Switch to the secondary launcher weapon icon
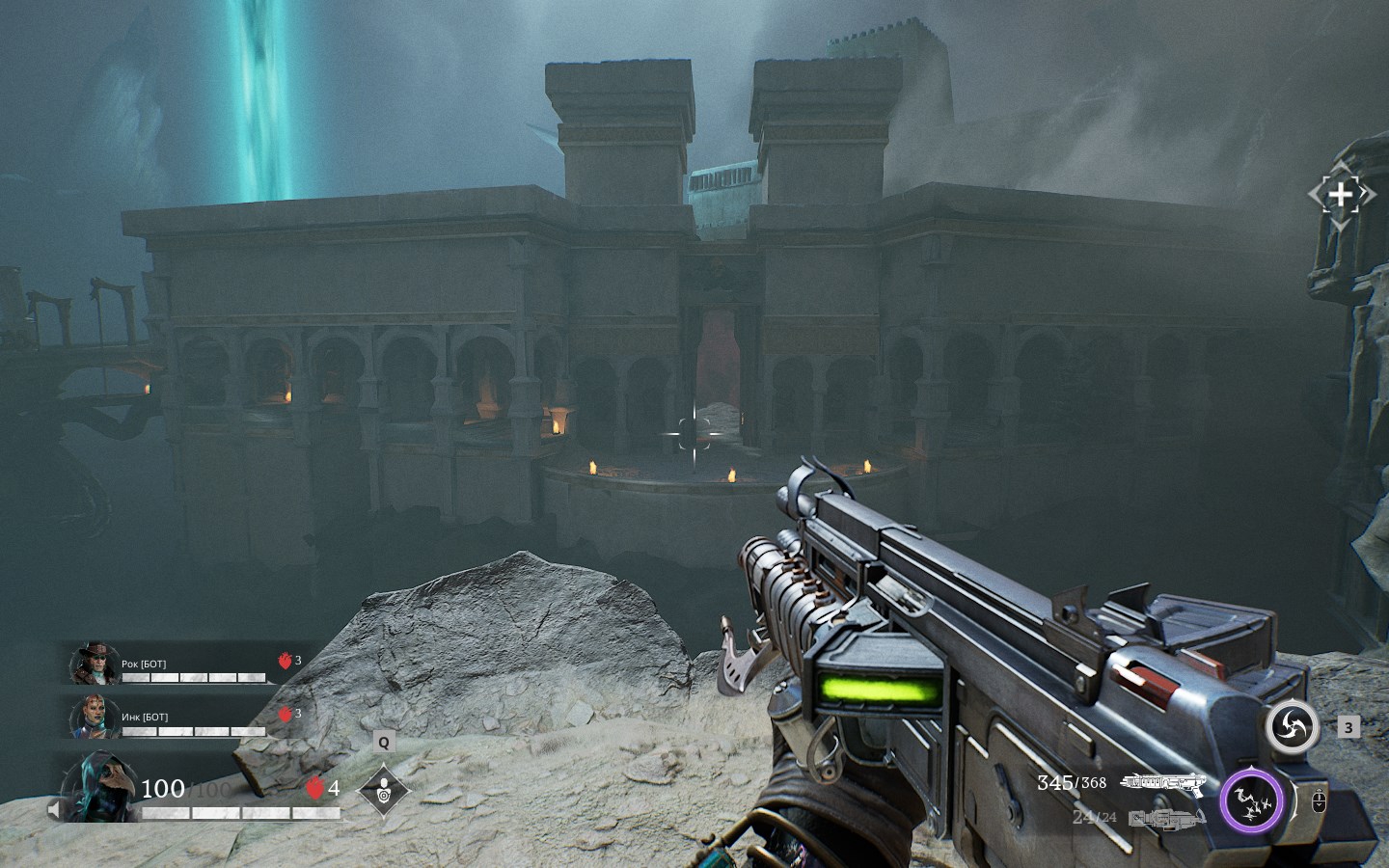This screenshot has width=1389, height=868. tap(1166, 819)
